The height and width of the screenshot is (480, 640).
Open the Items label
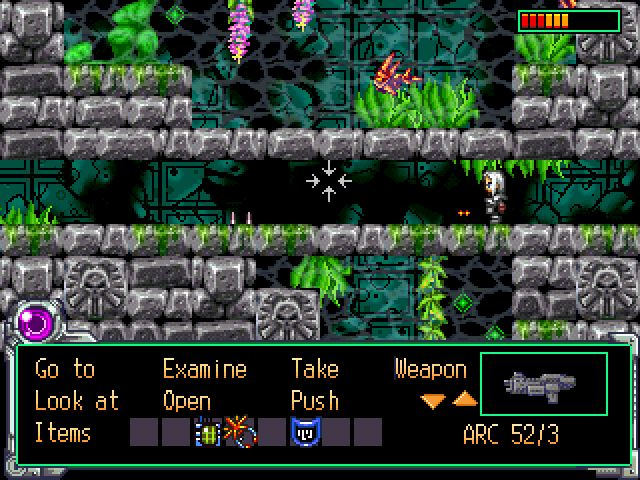pos(63,433)
